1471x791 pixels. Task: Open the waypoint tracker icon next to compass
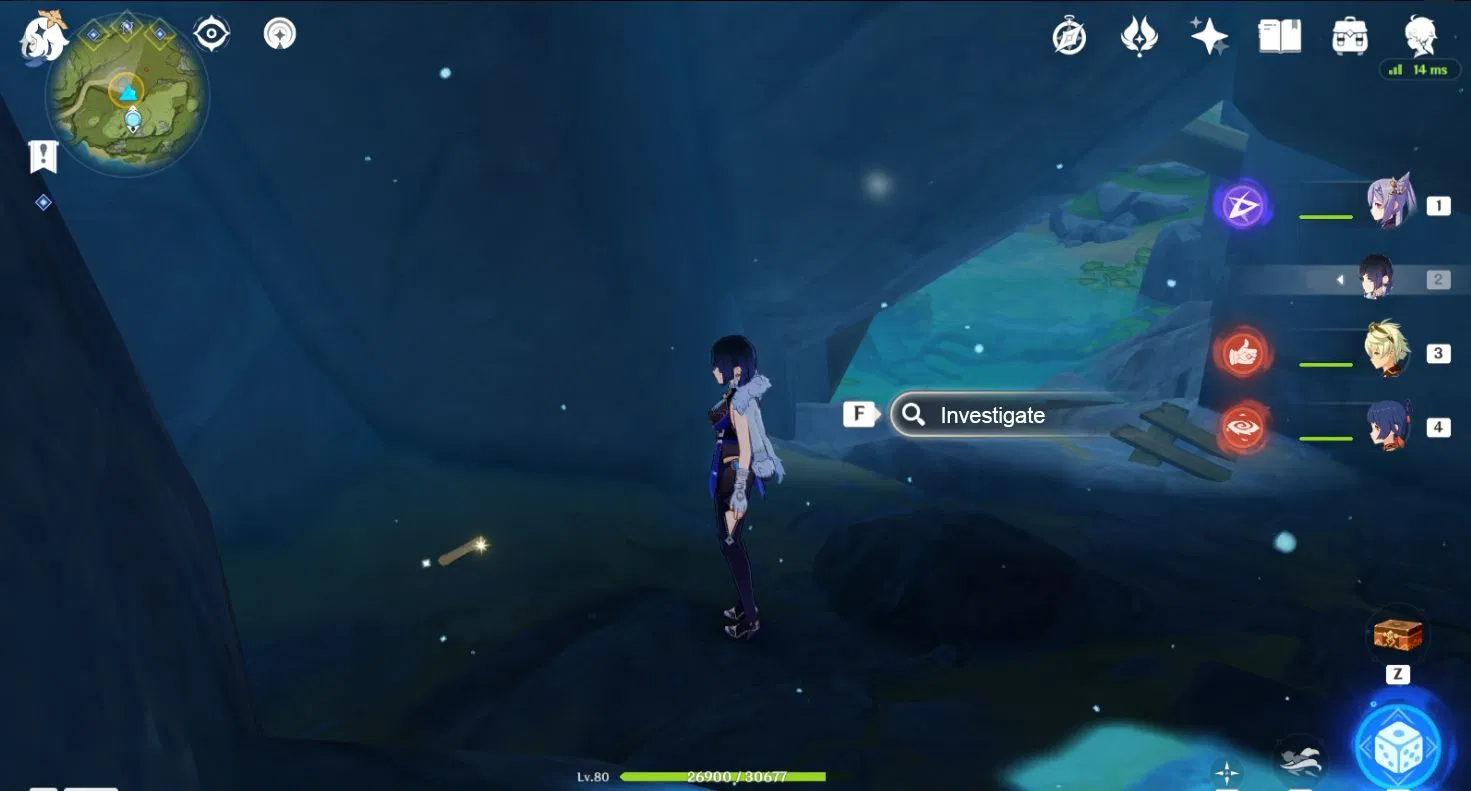277,31
